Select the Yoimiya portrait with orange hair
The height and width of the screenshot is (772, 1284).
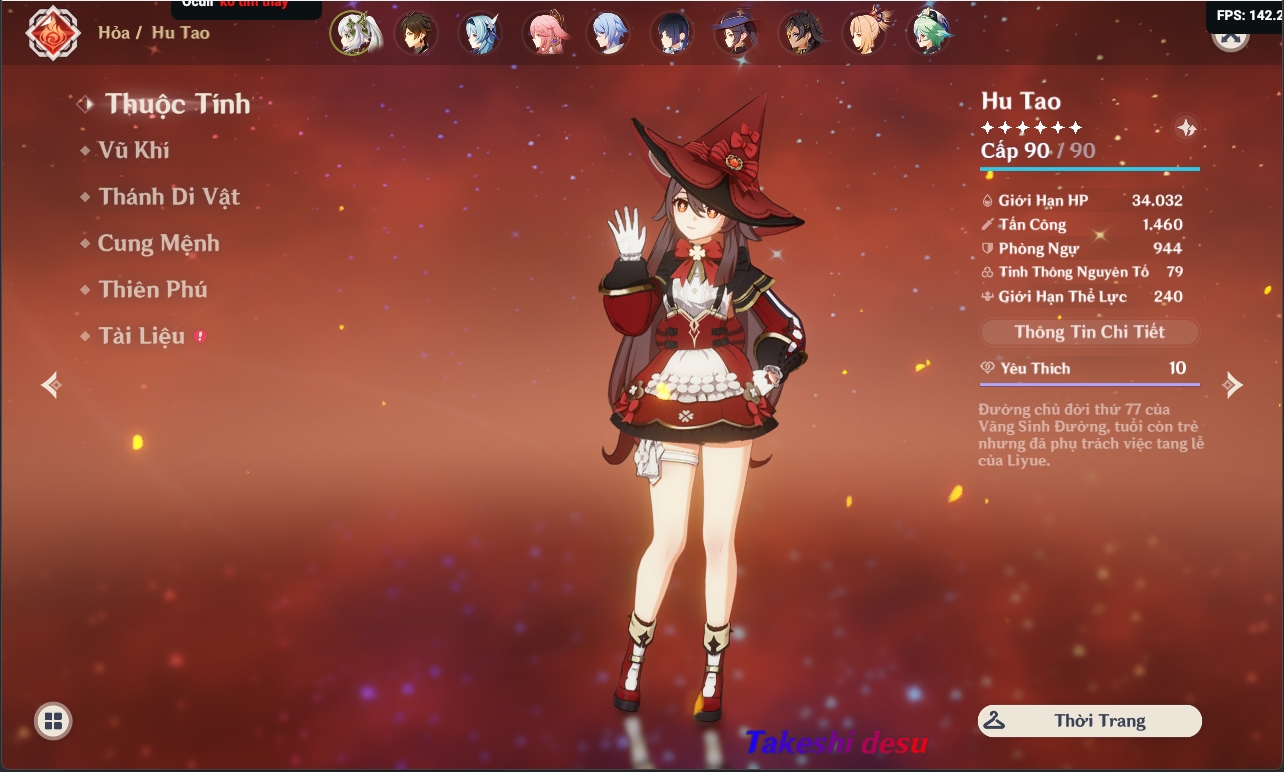(864, 33)
